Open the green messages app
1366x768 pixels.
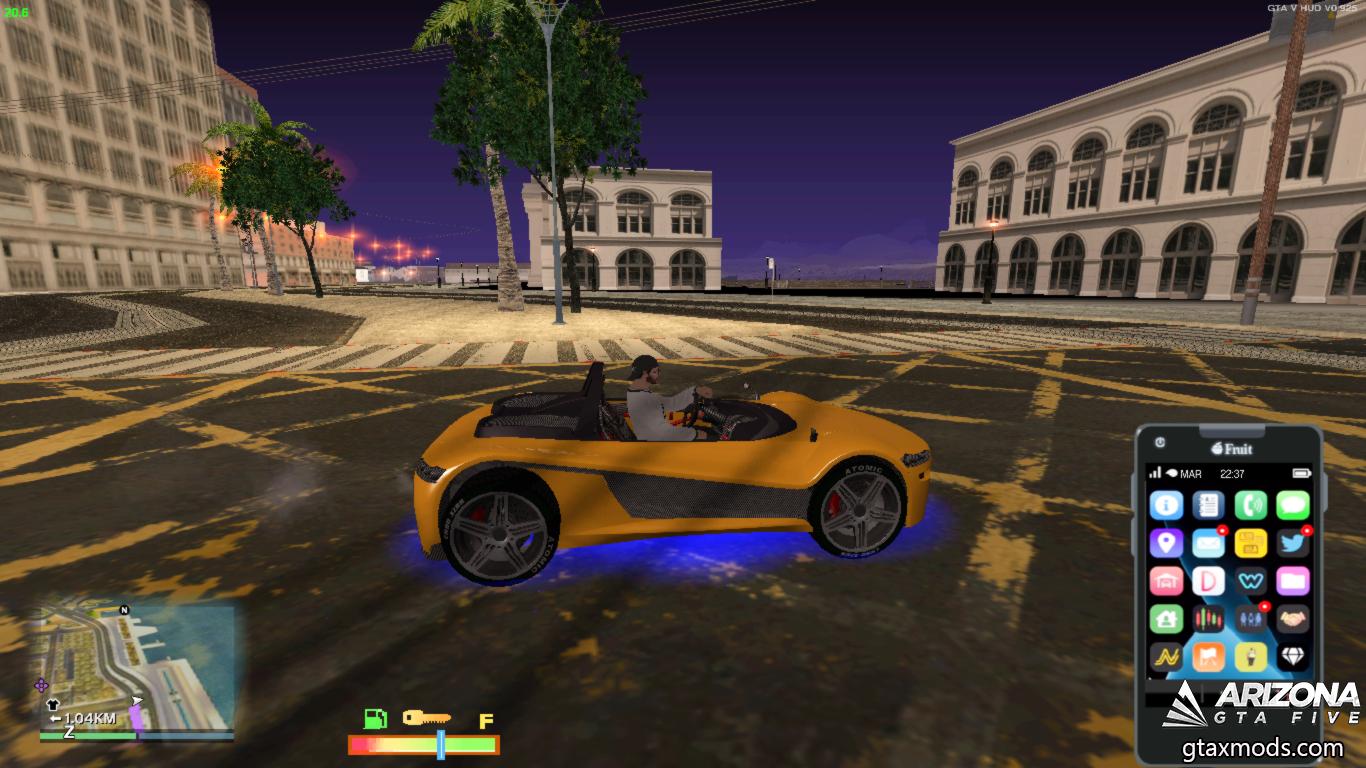tap(1292, 505)
